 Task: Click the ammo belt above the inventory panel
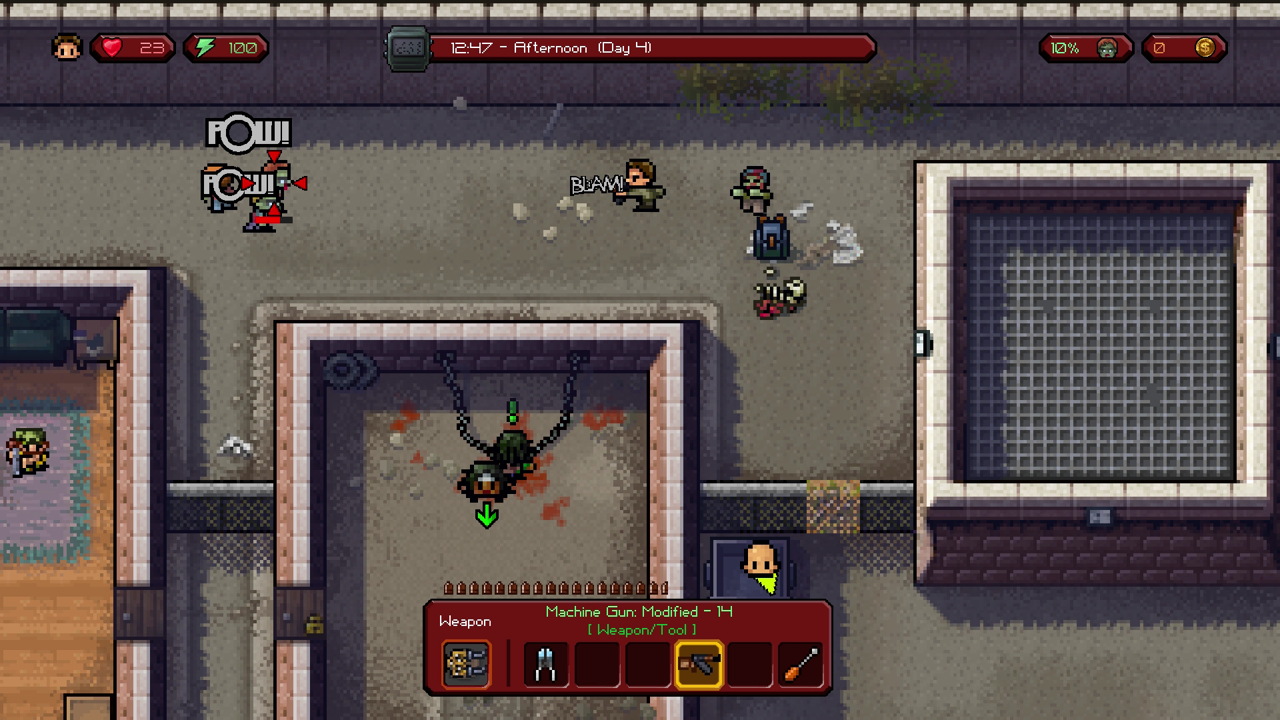click(x=552, y=589)
